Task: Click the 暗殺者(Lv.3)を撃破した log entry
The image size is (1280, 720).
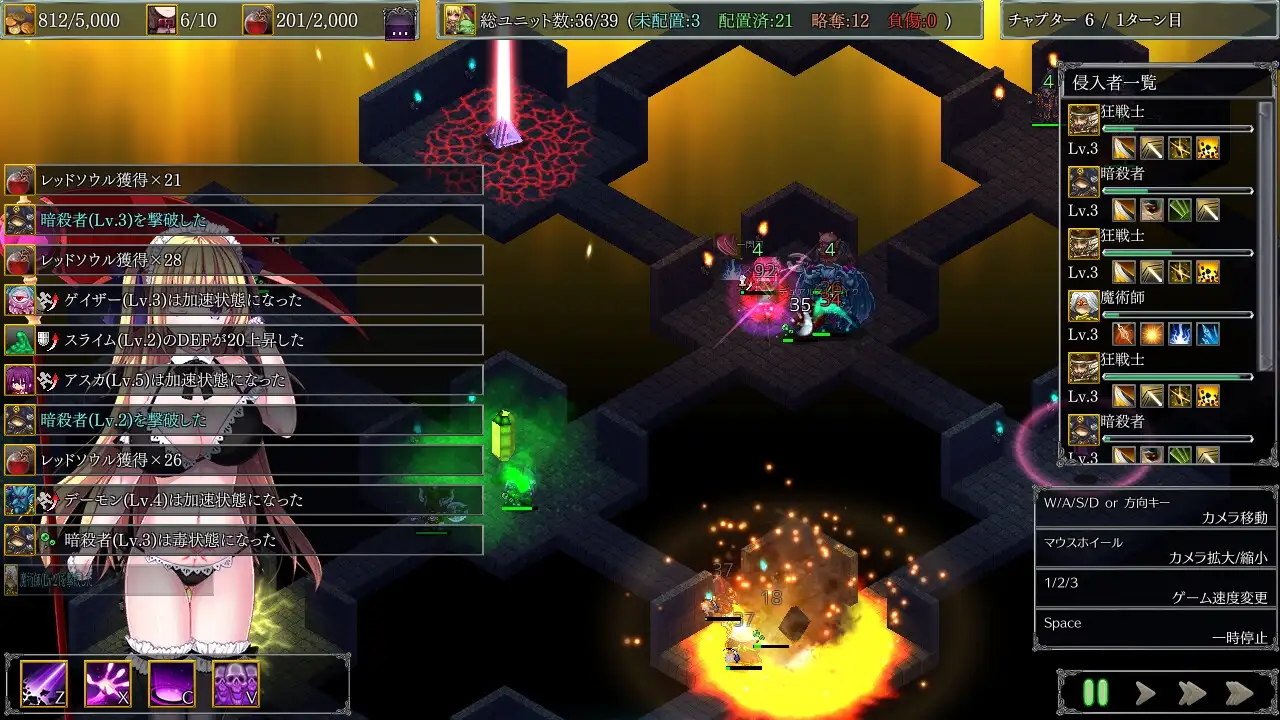Action: (245, 219)
